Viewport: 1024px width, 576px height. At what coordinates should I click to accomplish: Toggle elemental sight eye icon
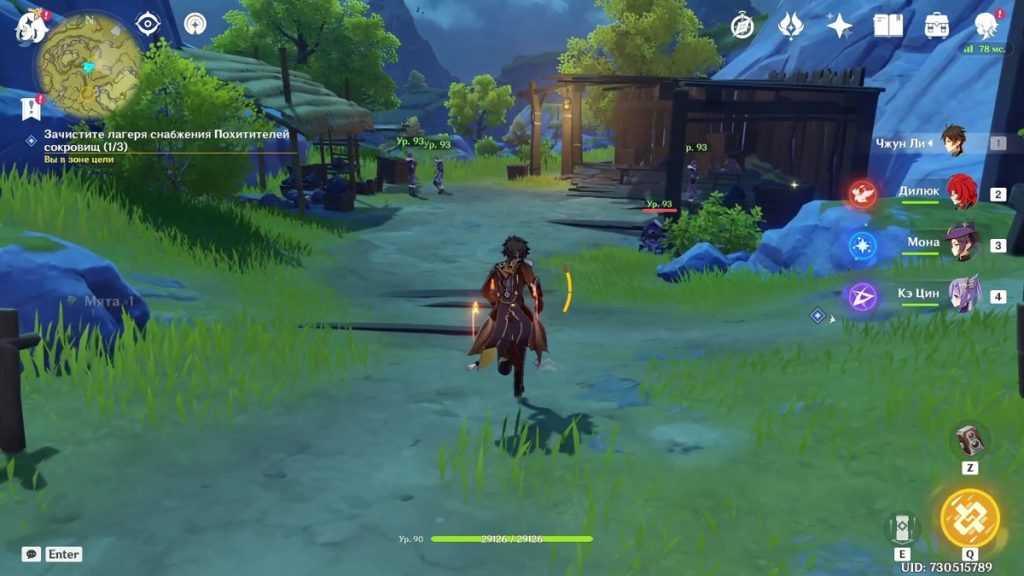coord(148,24)
